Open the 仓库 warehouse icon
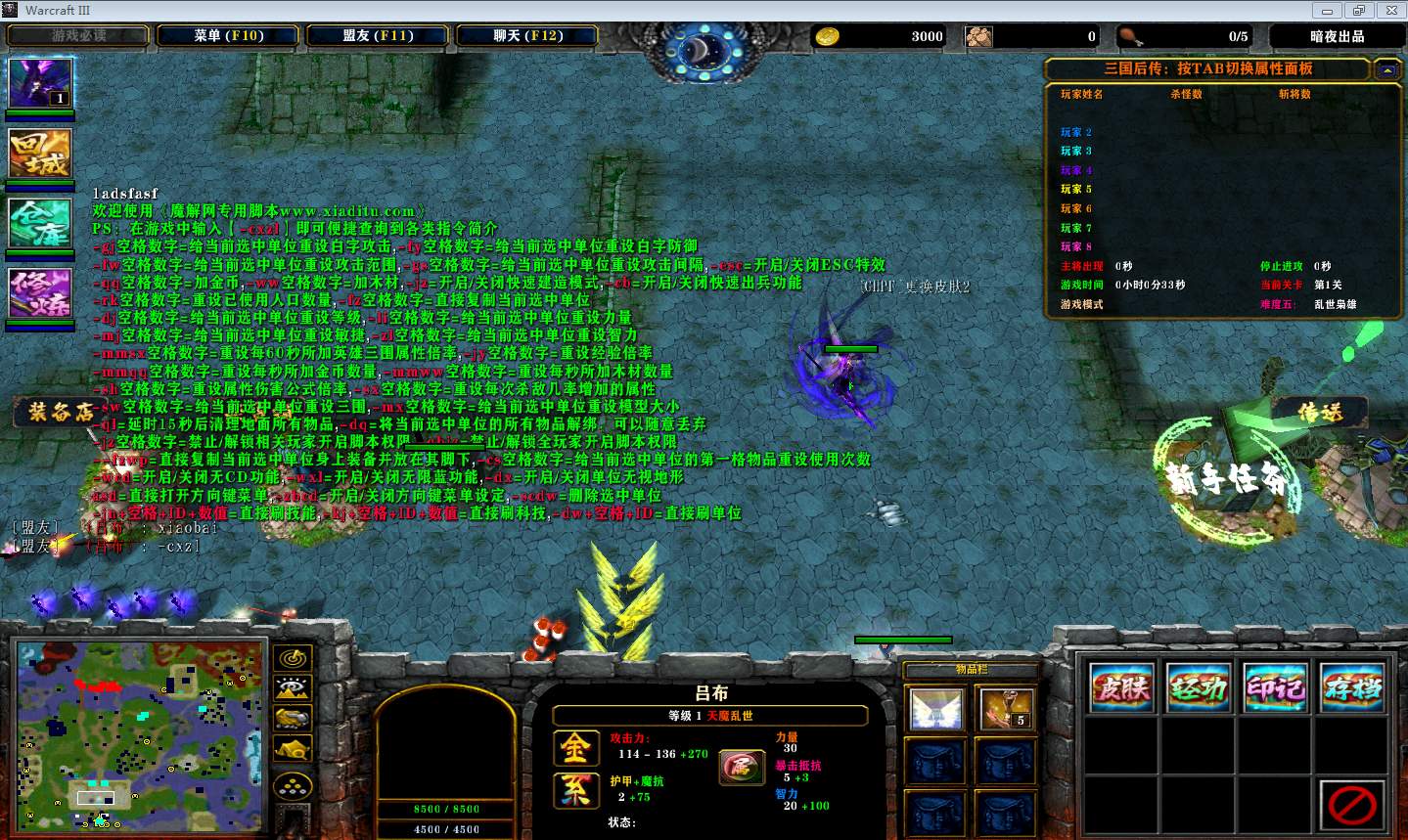This screenshot has height=840, width=1408. point(40,223)
